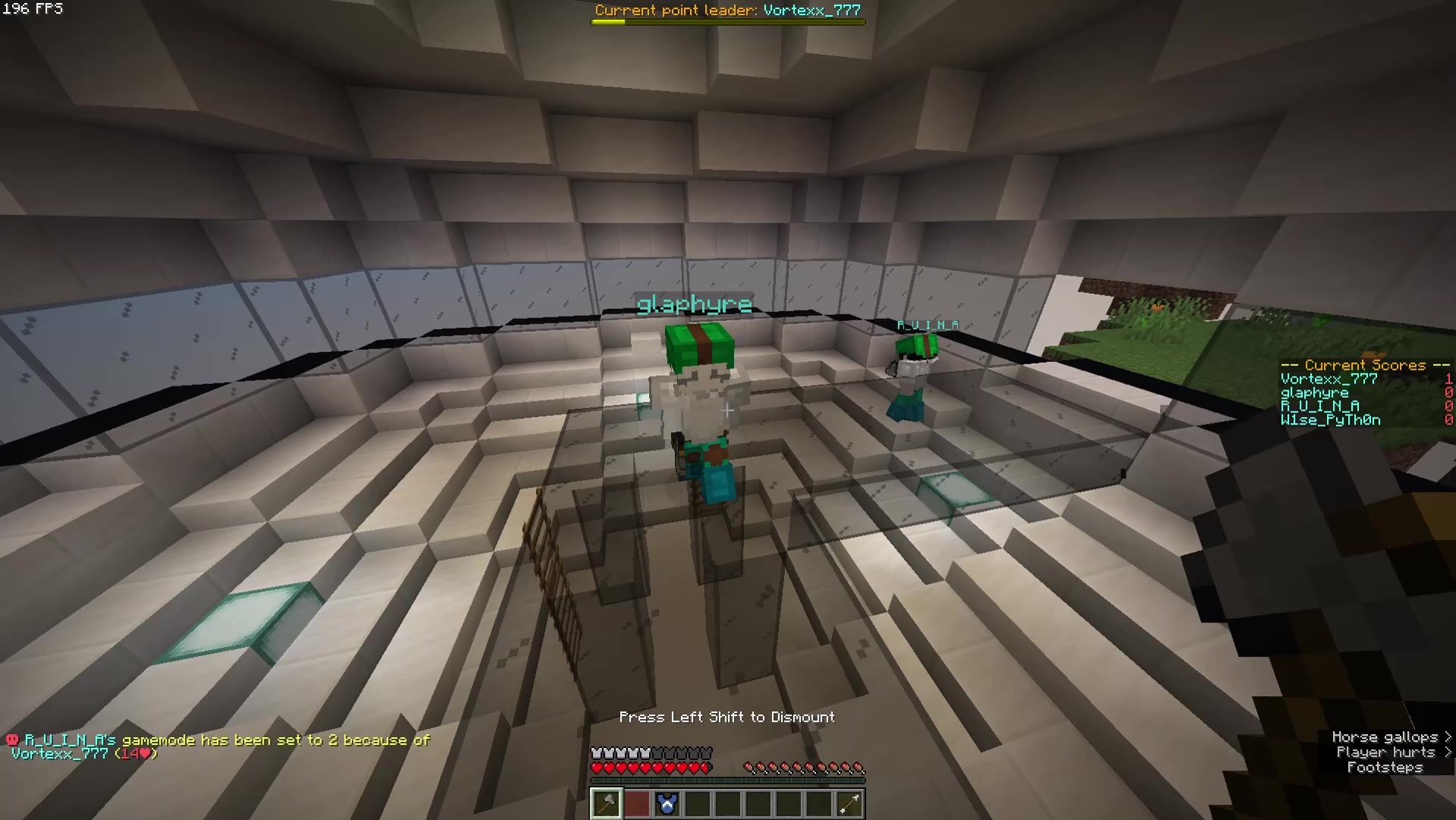Click the Press Left Shift to Dismount prompt
Image resolution: width=1456 pixels, height=820 pixels.
pos(726,717)
